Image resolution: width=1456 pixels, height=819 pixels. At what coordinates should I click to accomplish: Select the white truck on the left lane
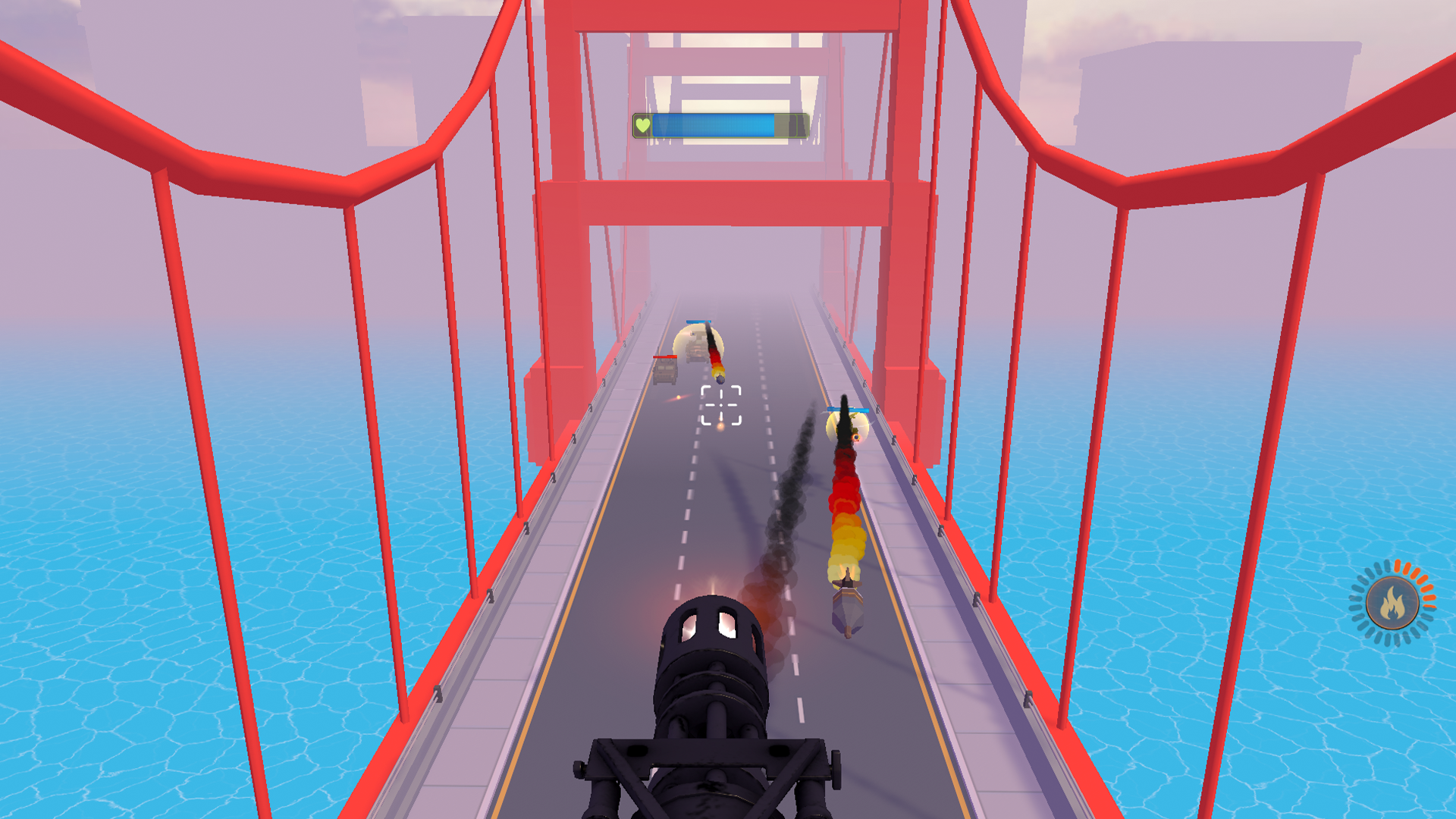(x=664, y=372)
